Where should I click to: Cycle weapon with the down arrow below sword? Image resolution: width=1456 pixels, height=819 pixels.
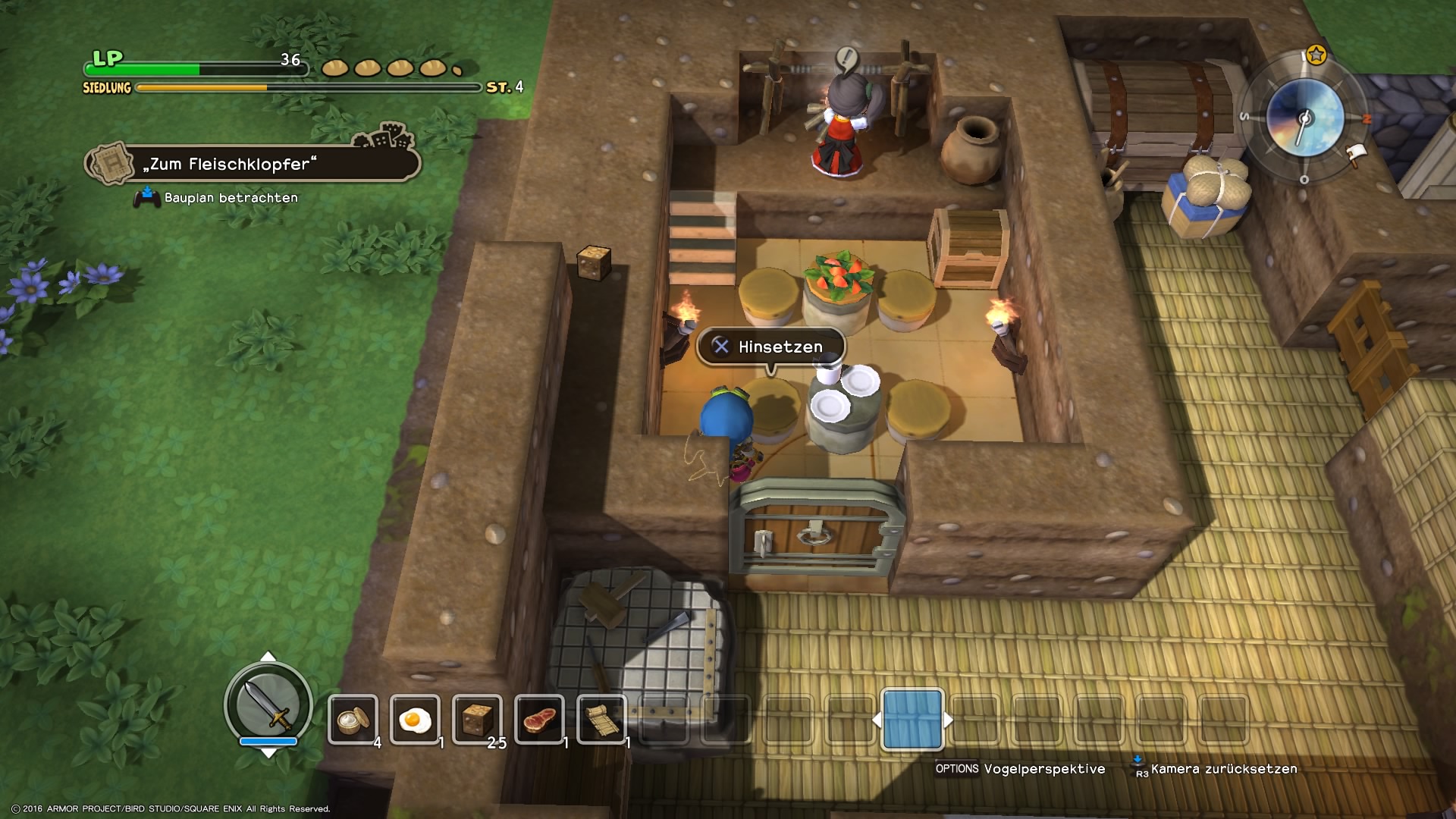tap(268, 753)
